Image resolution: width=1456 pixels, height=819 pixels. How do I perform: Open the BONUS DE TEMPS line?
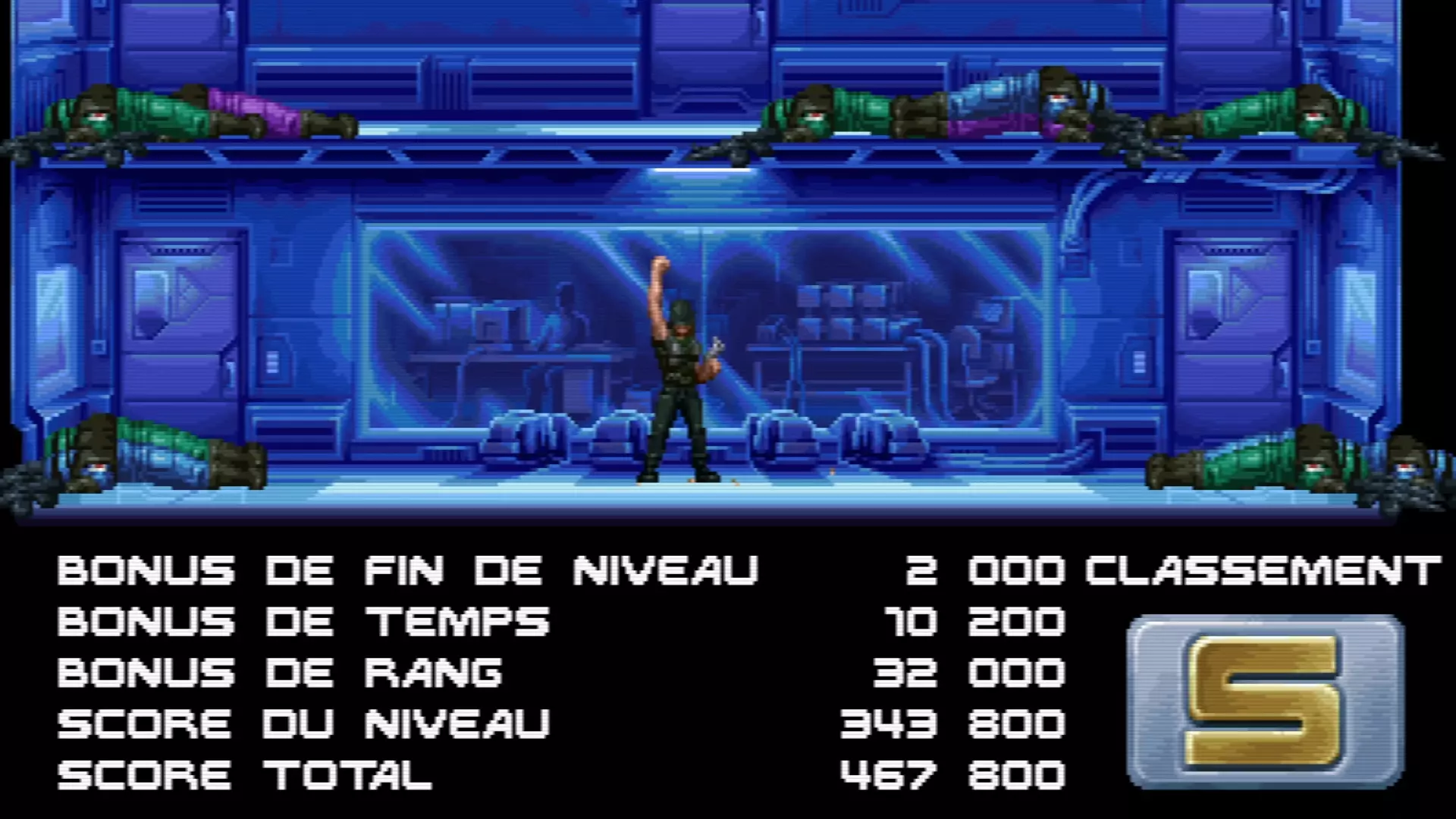pos(303,623)
